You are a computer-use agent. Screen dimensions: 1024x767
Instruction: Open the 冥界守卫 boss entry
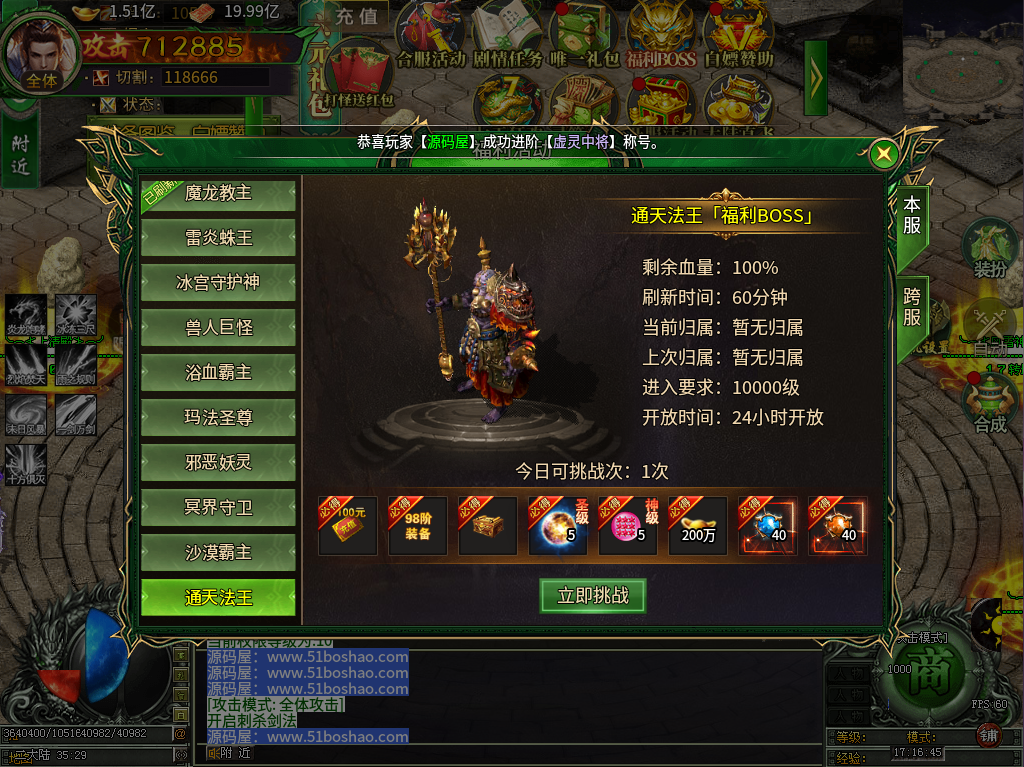tap(218, 508)
